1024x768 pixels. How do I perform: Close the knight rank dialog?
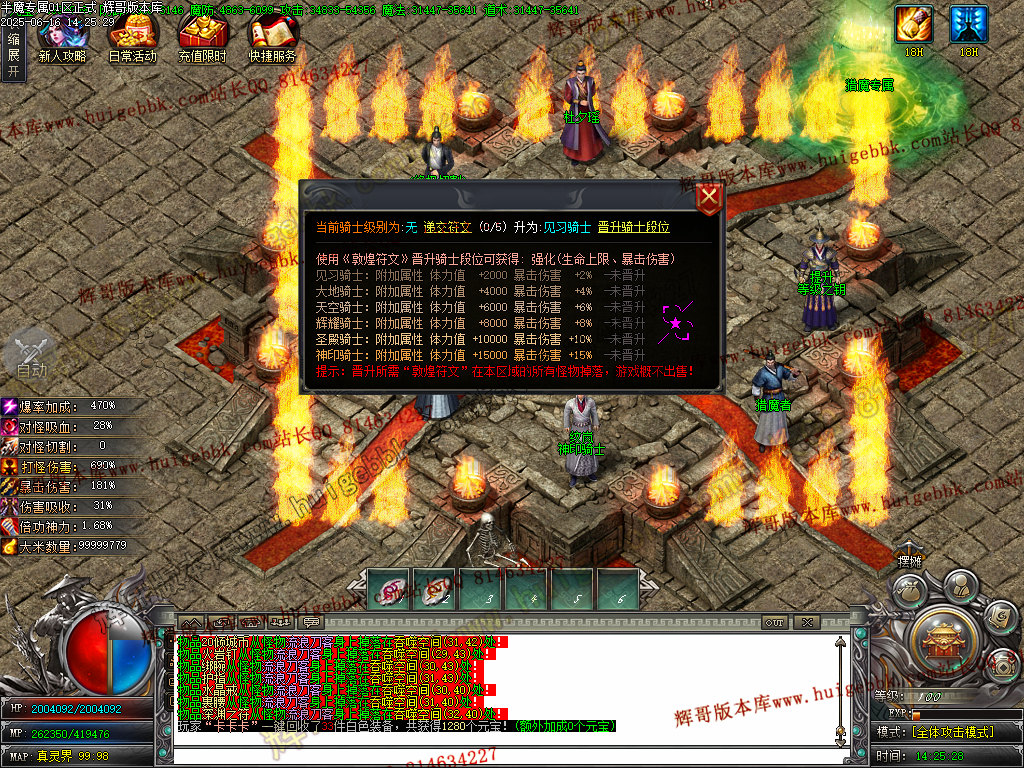point(708,197)
